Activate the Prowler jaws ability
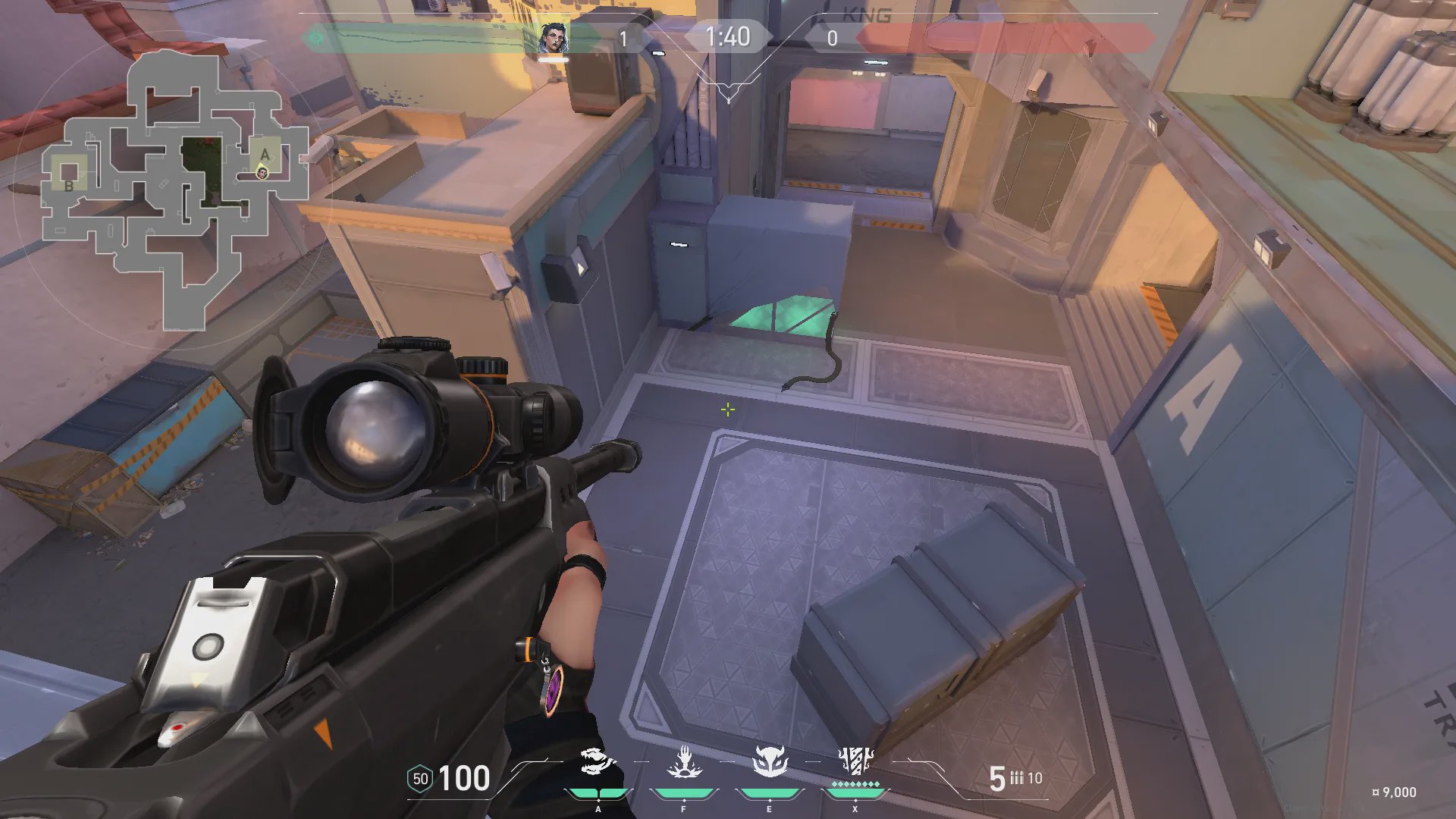The width and height of the screenshot is (1456, 819). tap(598, 762)
